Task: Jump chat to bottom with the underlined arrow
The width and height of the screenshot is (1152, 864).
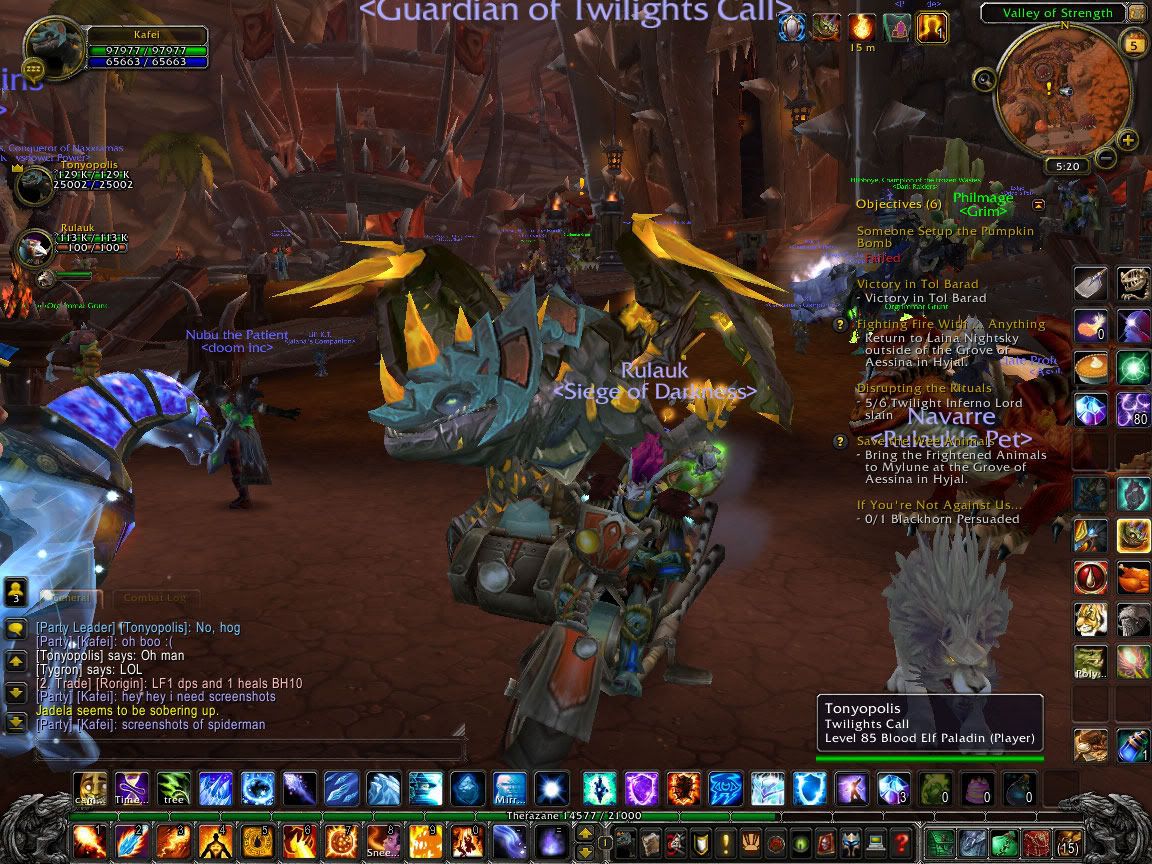Action: tap(15, 720)
